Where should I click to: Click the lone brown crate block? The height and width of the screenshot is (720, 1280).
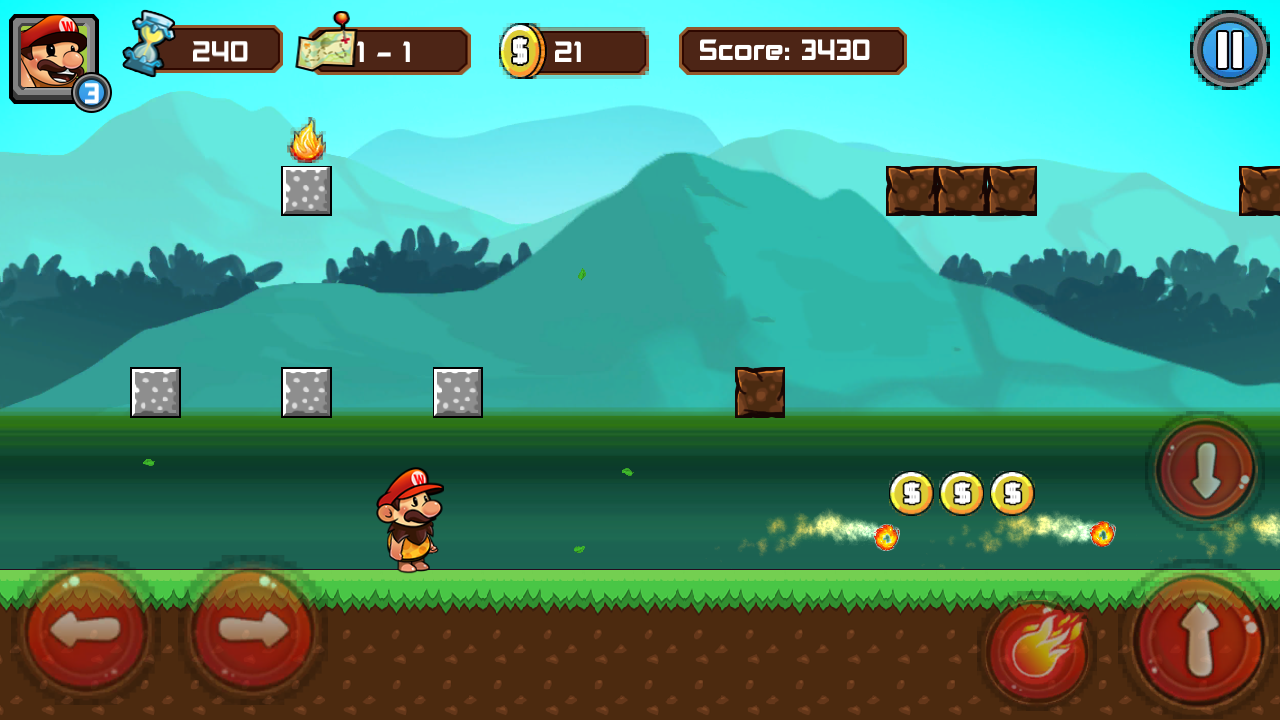[760, 392]
